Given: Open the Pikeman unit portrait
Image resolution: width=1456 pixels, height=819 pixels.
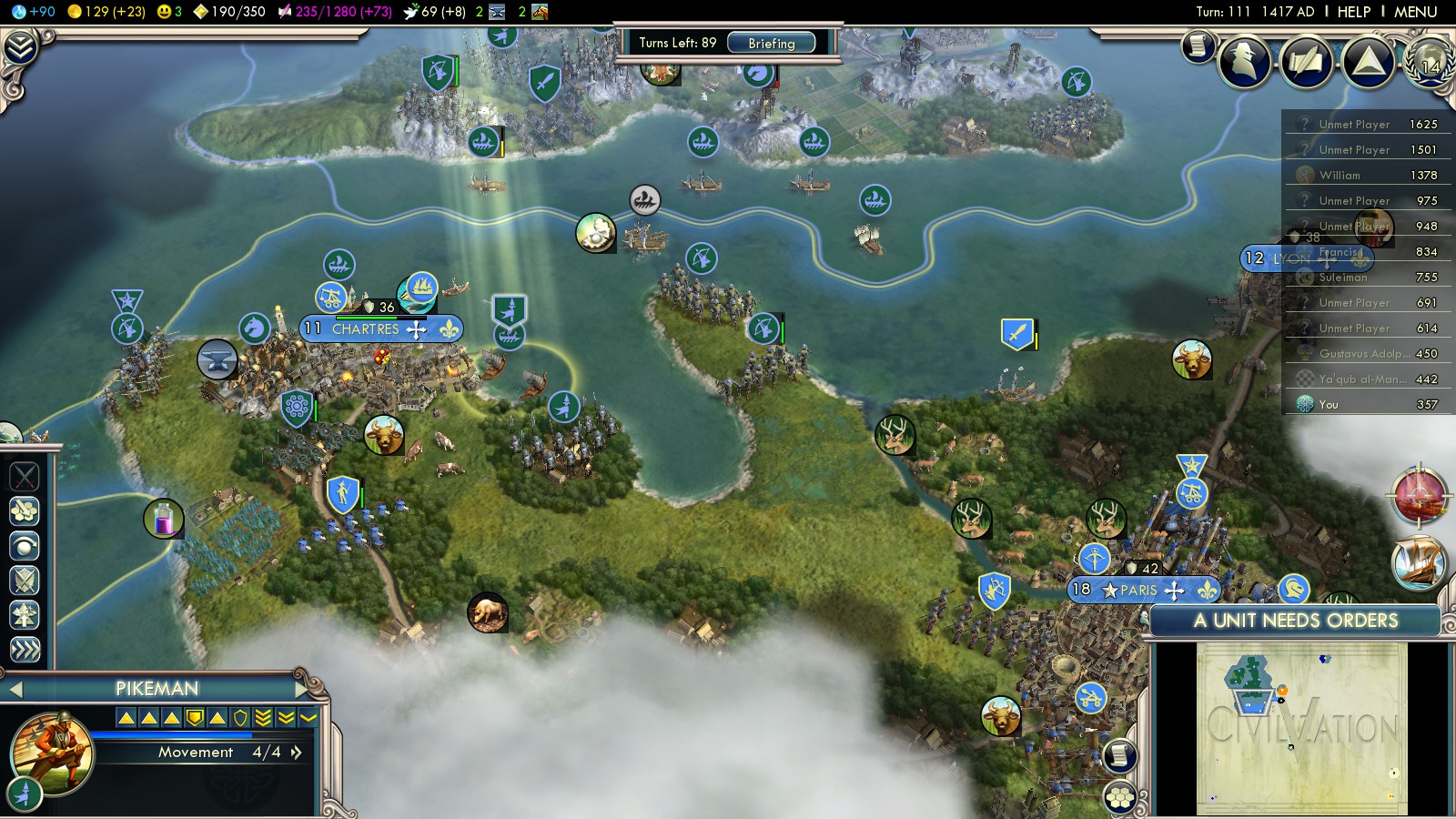Looking at the screenshot, I should (x=52, y=753).
